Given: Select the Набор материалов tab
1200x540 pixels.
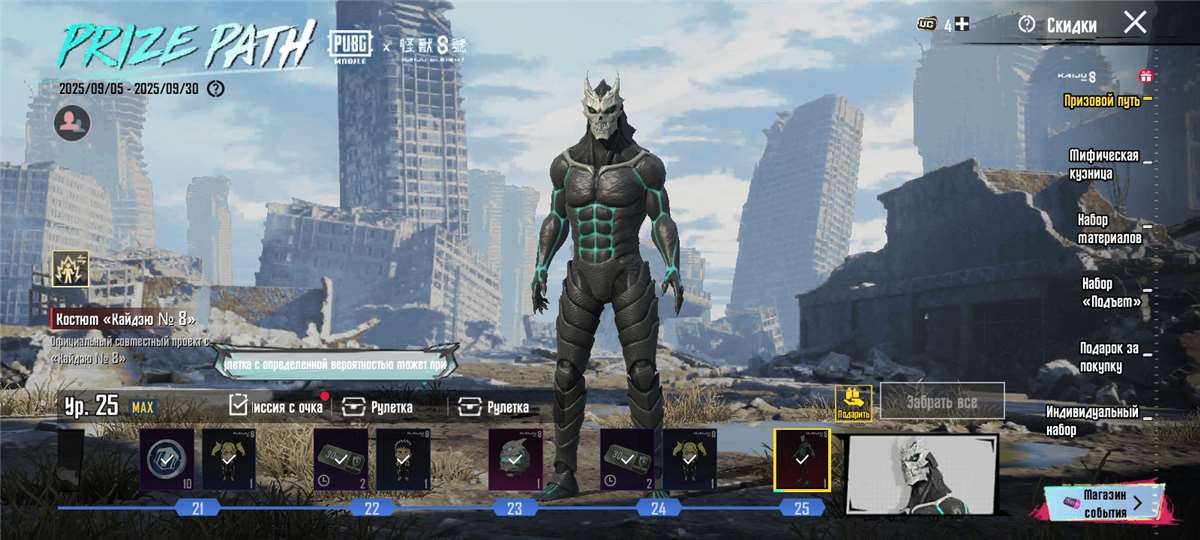Looking at the screenshot, I should coord(1109,229).
